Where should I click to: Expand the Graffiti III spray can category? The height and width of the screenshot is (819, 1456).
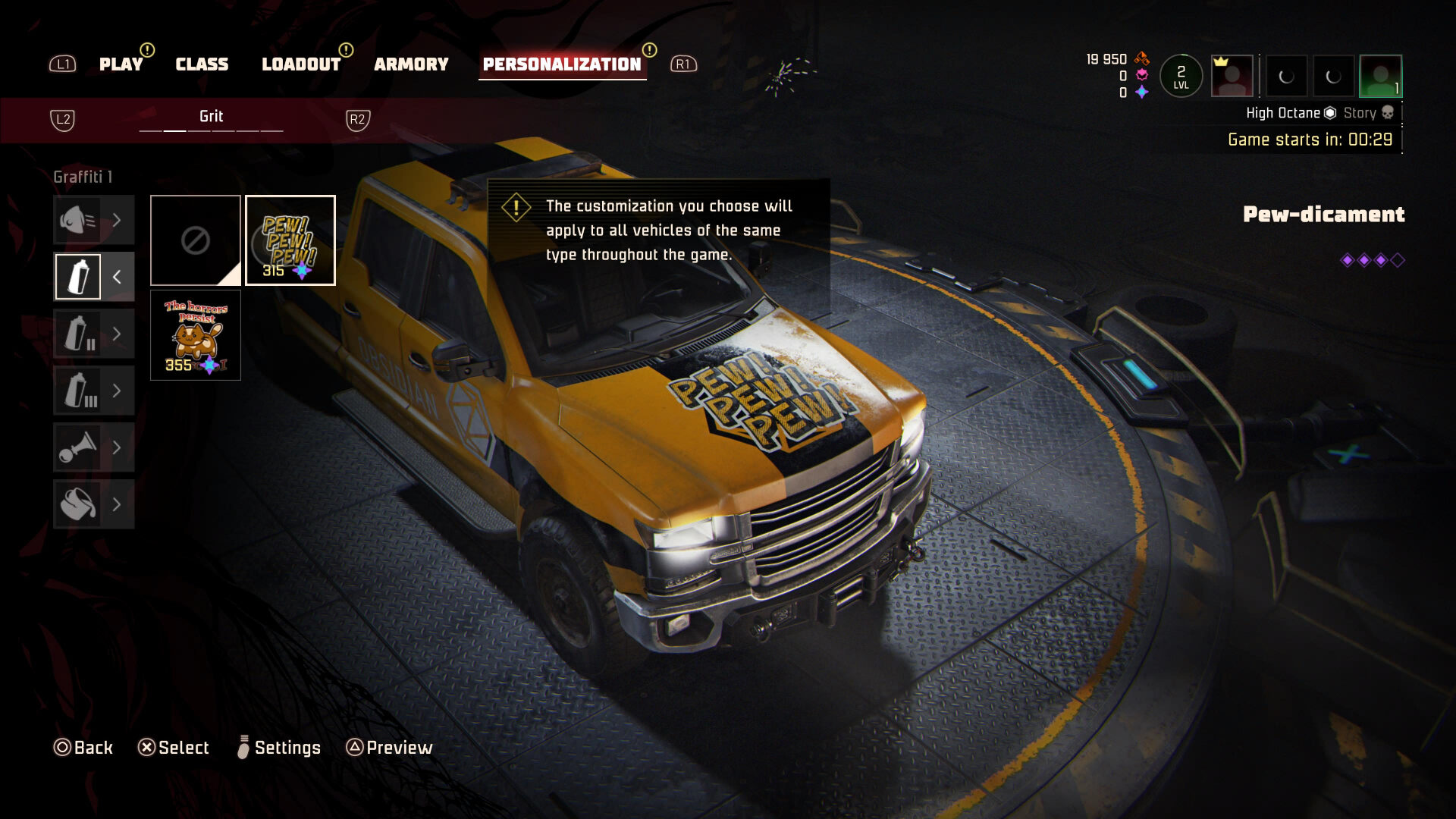93,391
